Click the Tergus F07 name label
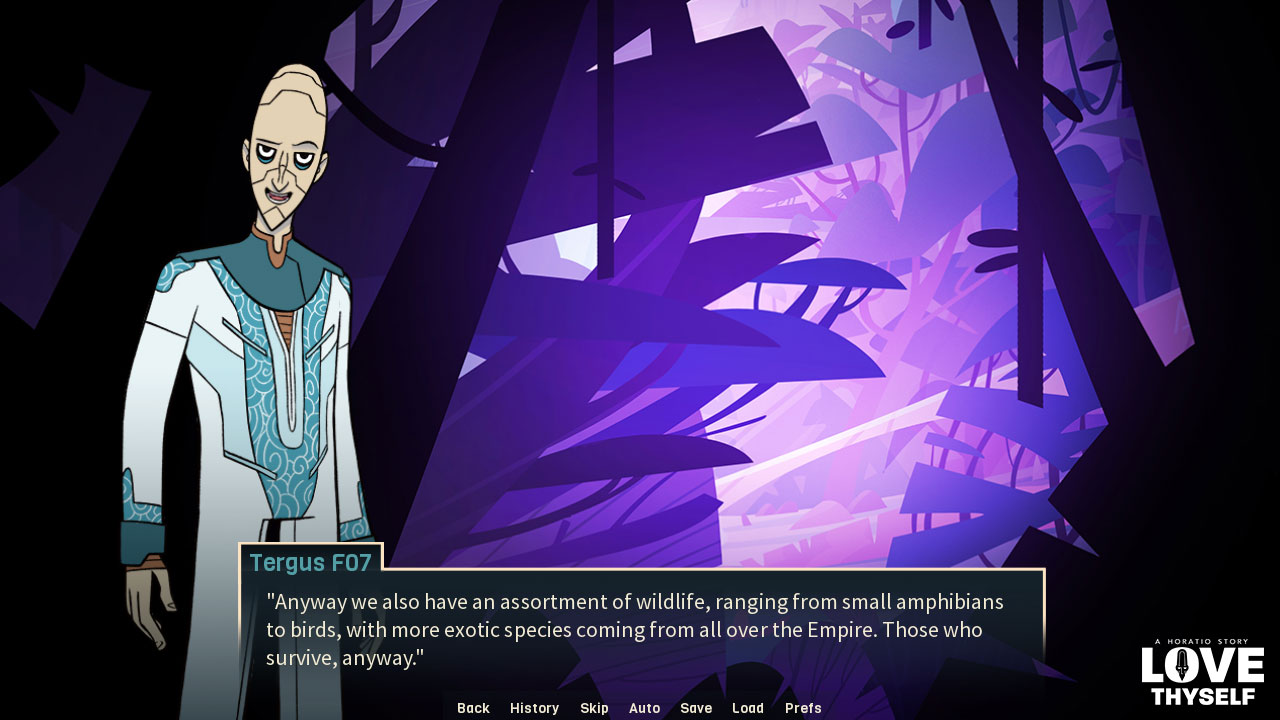 [x=313, y=563]
